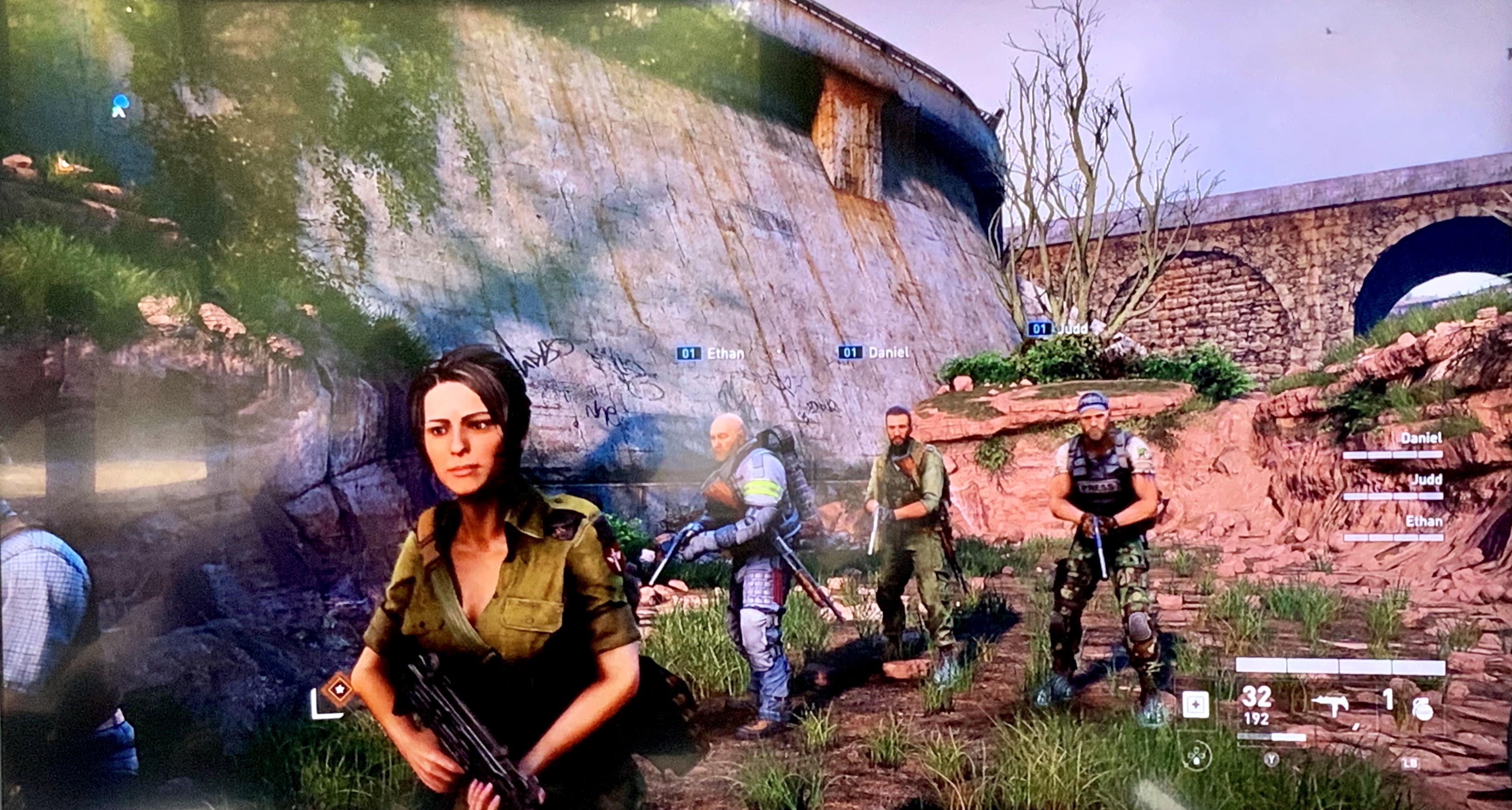Select Ethan in the squad list
The height and width of the screenshot is (810, 1512).
pyautogui.click(x=1423, y=521)
